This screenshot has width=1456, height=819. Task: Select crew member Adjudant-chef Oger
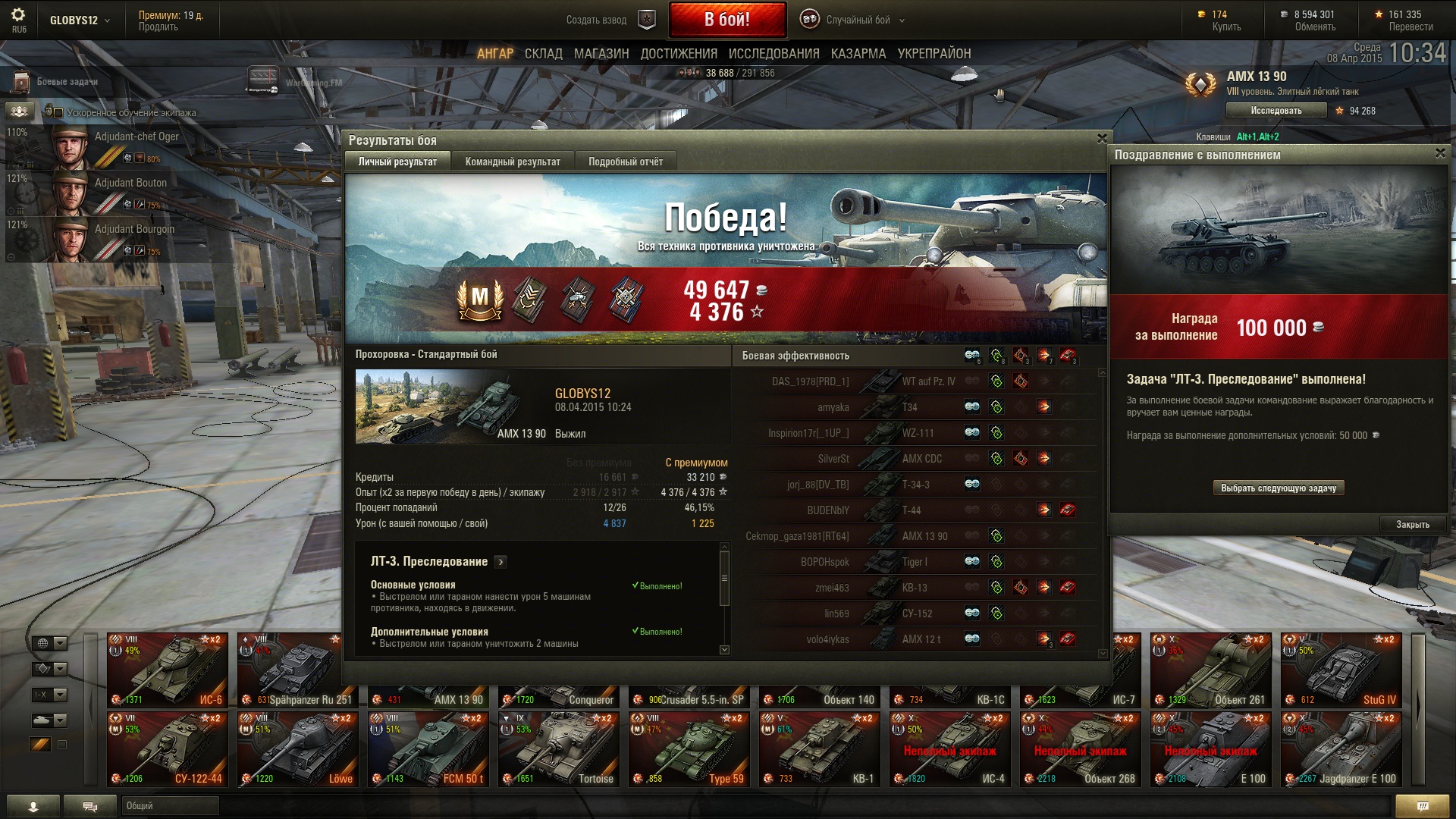tap(114, 146)
